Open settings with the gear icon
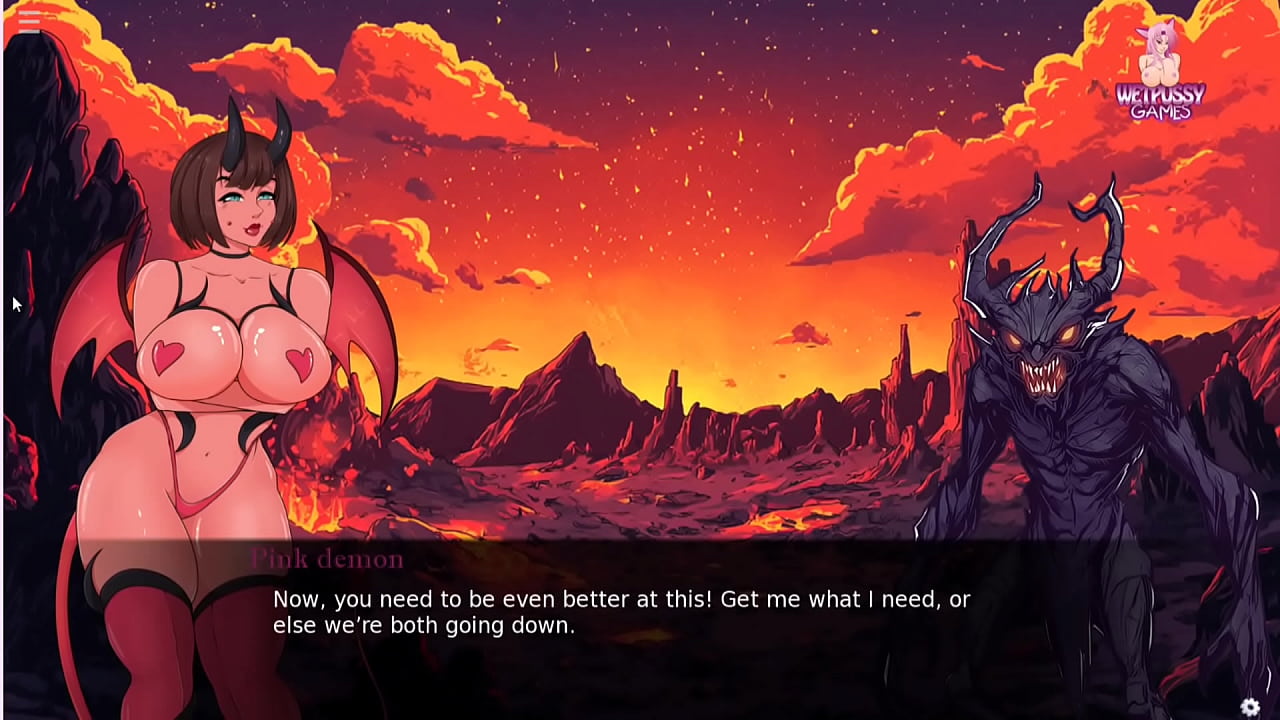 (1250, 707)
